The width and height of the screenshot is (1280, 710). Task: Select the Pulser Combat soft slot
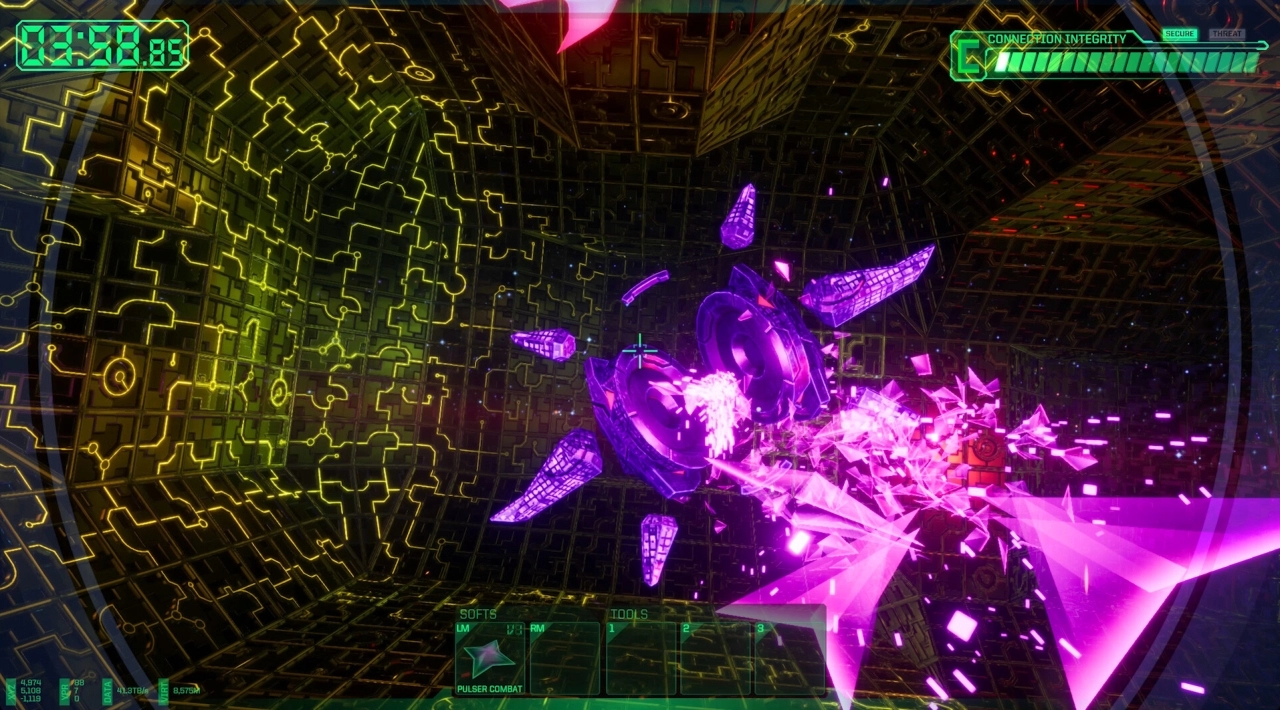click(x=491, y=658)
